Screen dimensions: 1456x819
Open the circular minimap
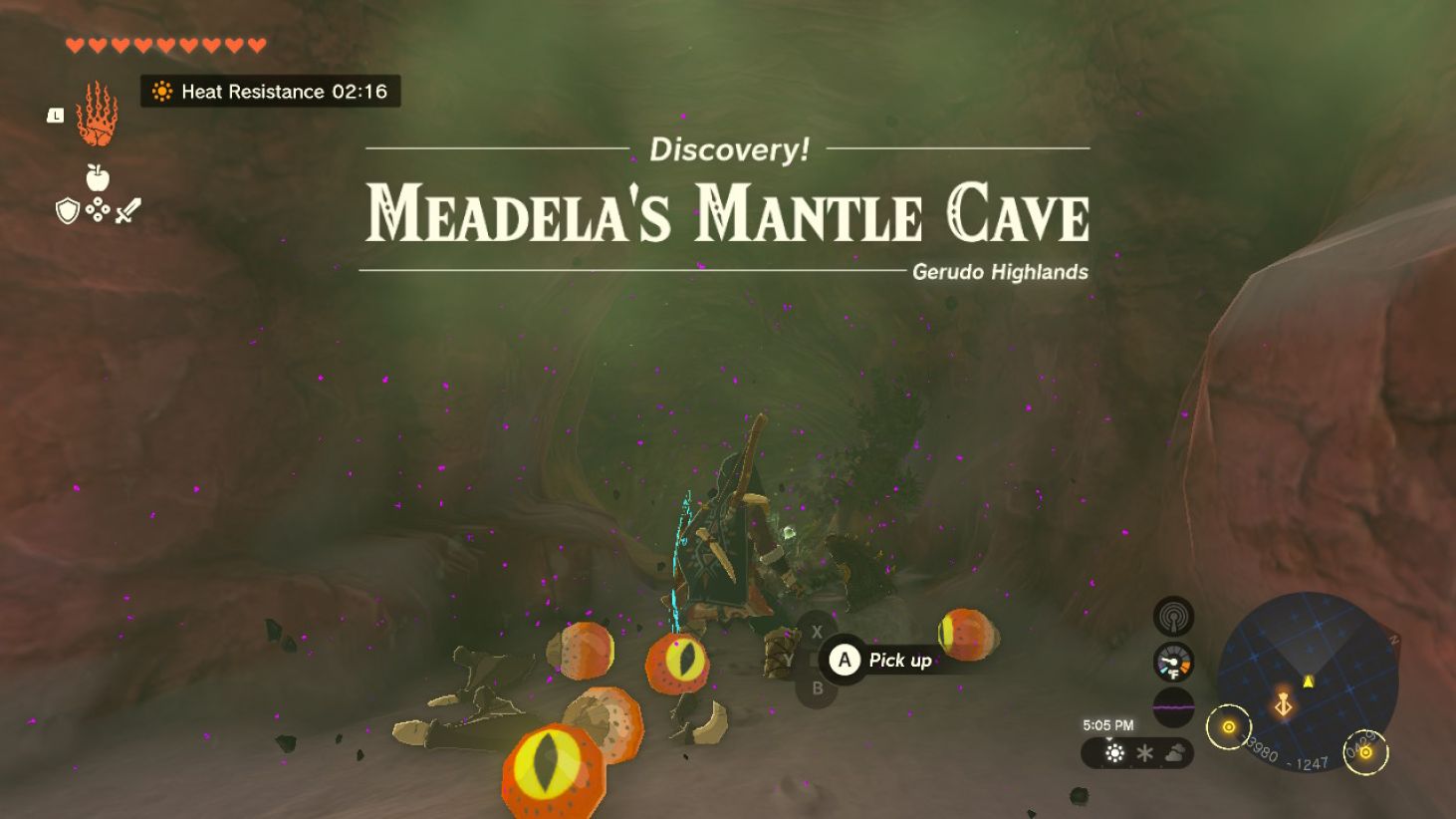(x=1308, y=682)
